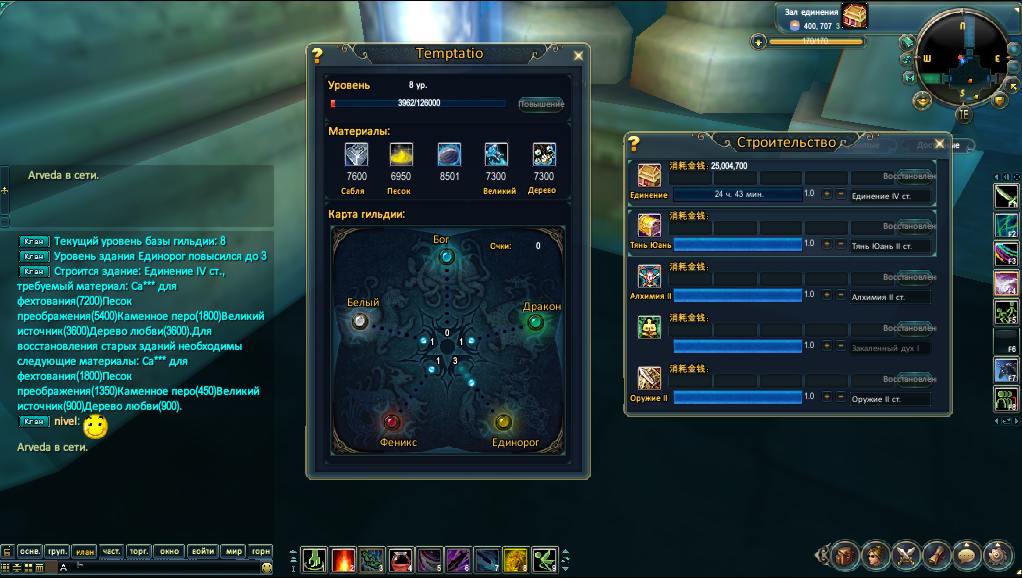Close the Строительство construction panel

(x=939, y=143)
